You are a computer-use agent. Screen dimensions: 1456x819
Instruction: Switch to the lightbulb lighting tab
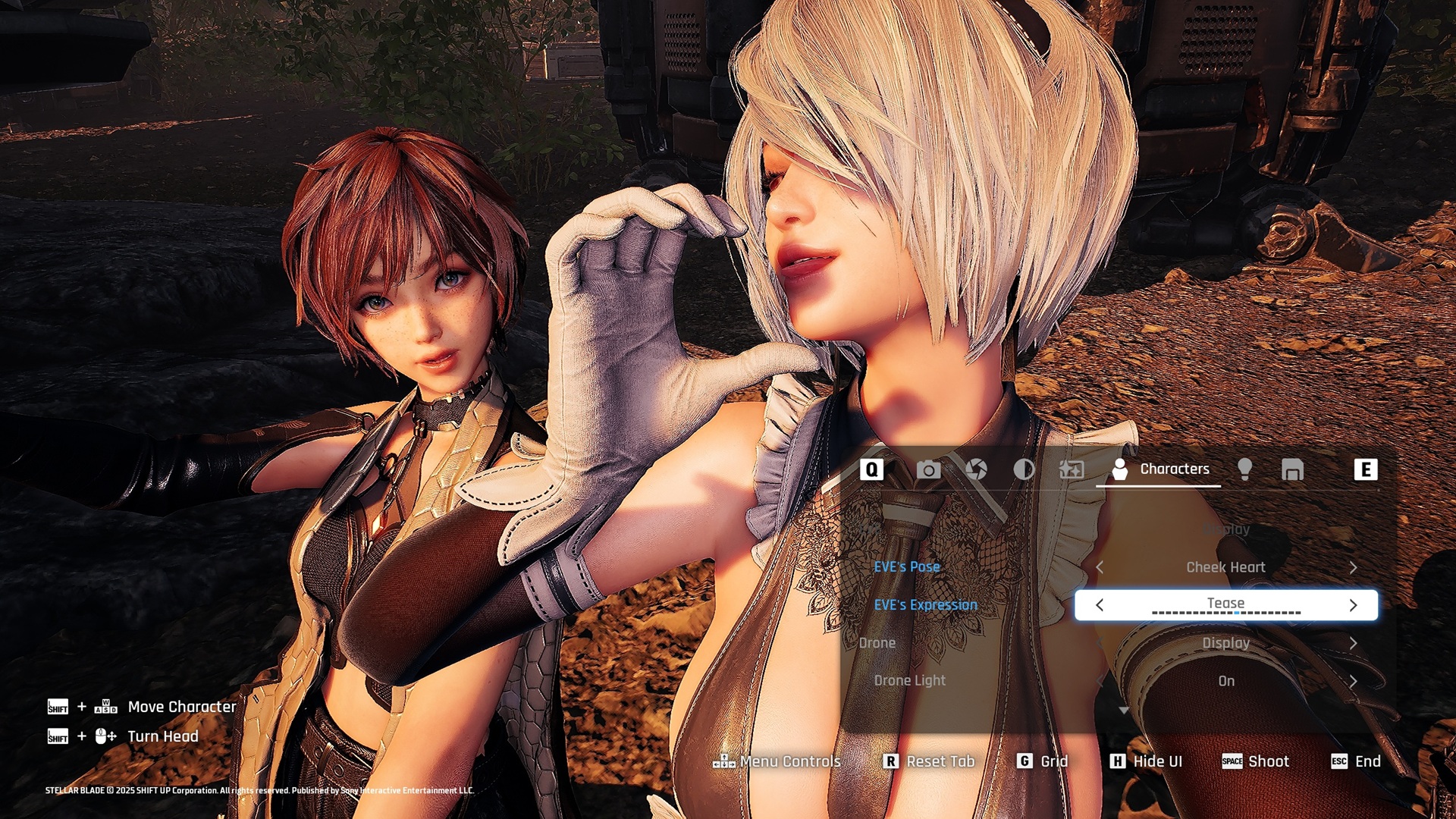(1244, 470)
